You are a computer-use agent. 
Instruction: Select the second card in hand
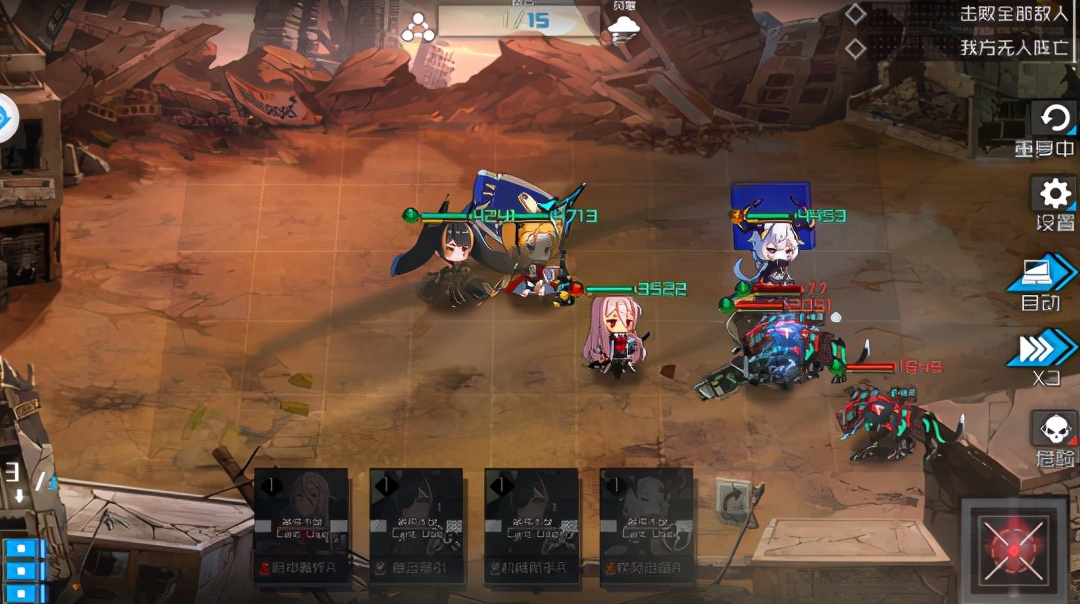416,526
